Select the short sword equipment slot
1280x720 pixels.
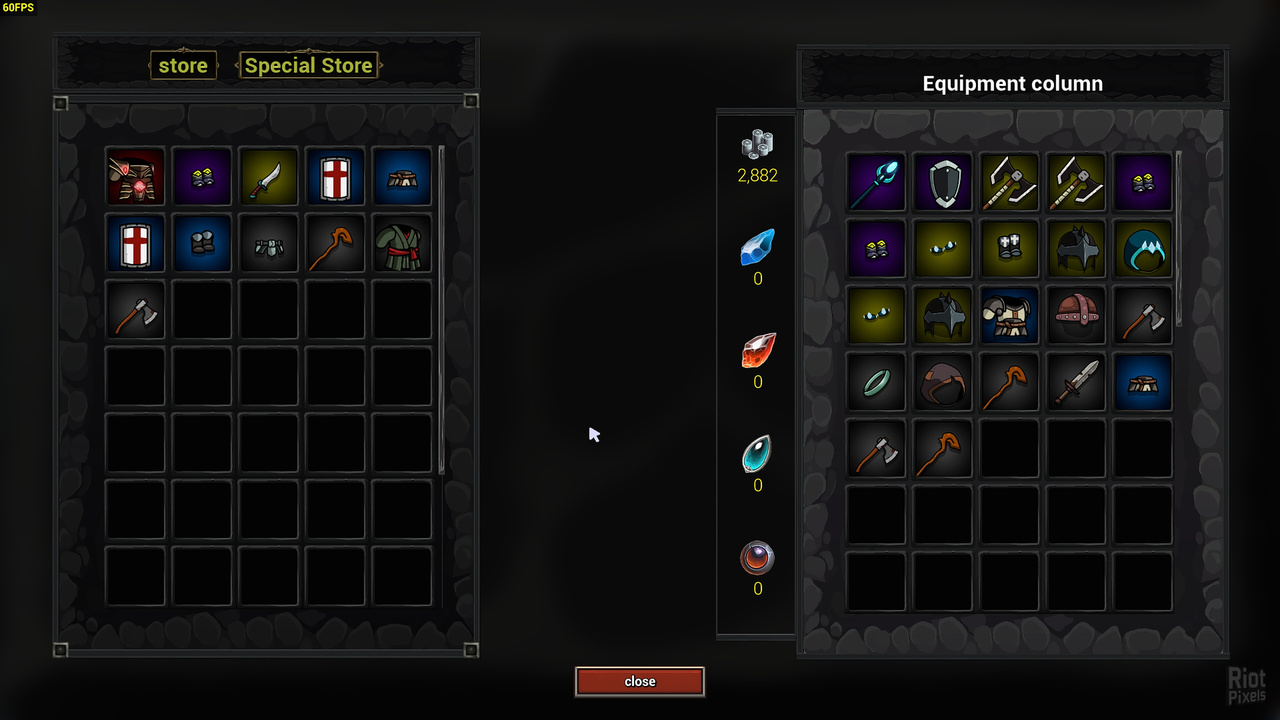pyautogui.click(x=1076, y=381)
